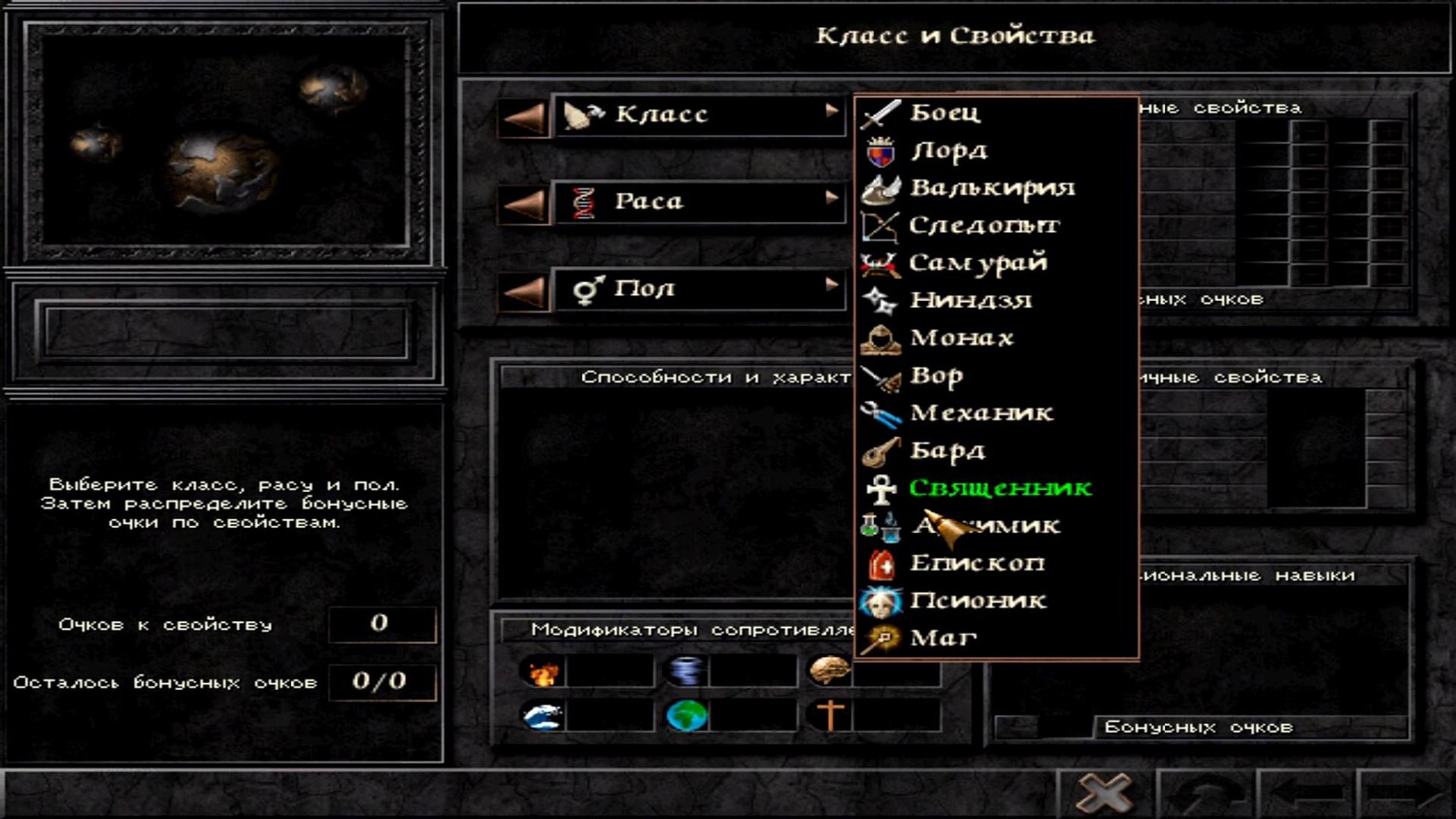Open the Раса dropdown
This screenshot has width=1456, height=819.
click(699, 202)
